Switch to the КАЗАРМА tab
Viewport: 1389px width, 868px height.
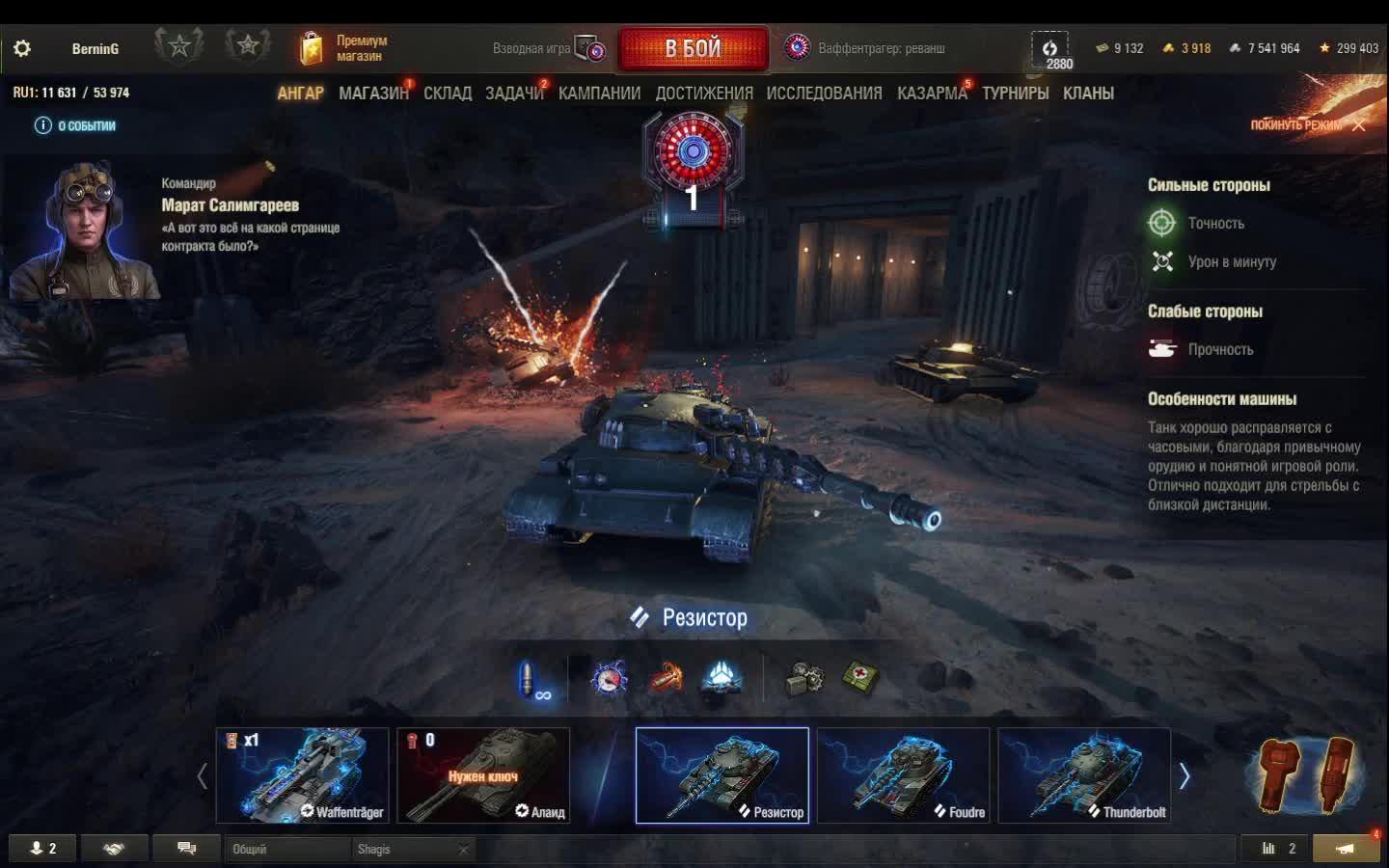(x=932, y=94)
